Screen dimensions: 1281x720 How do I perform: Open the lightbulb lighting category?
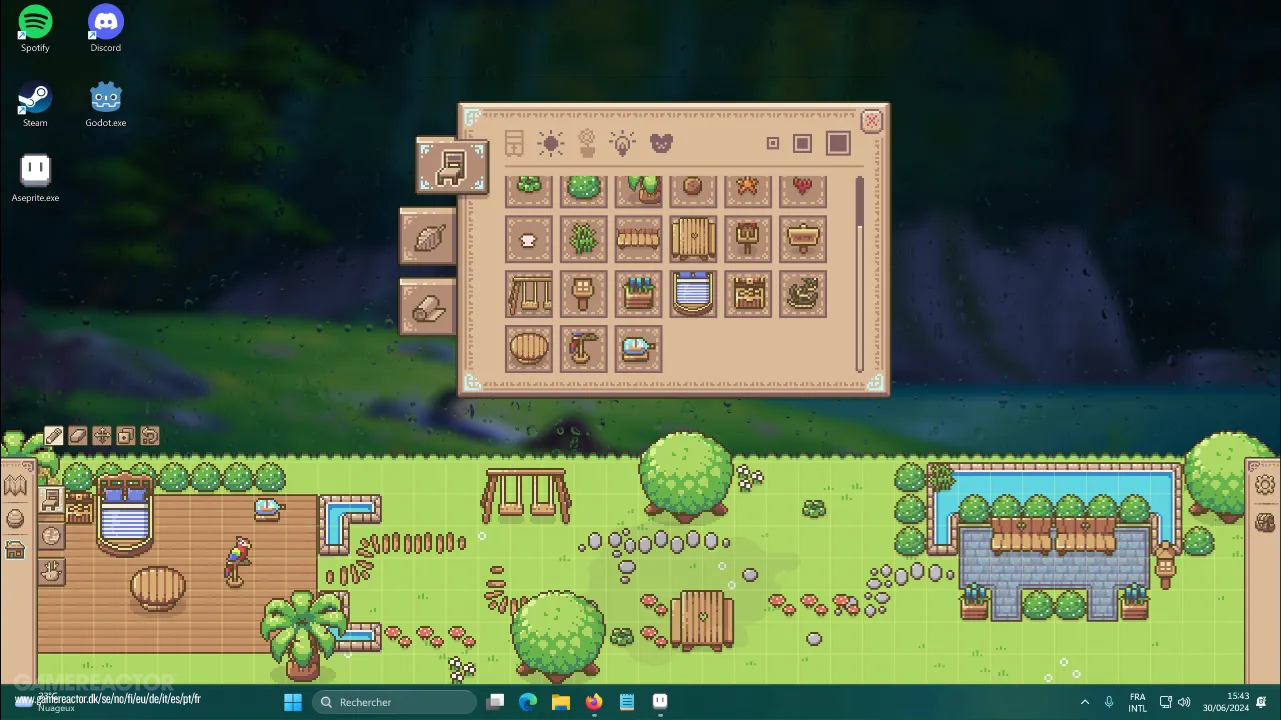(622, 143)
